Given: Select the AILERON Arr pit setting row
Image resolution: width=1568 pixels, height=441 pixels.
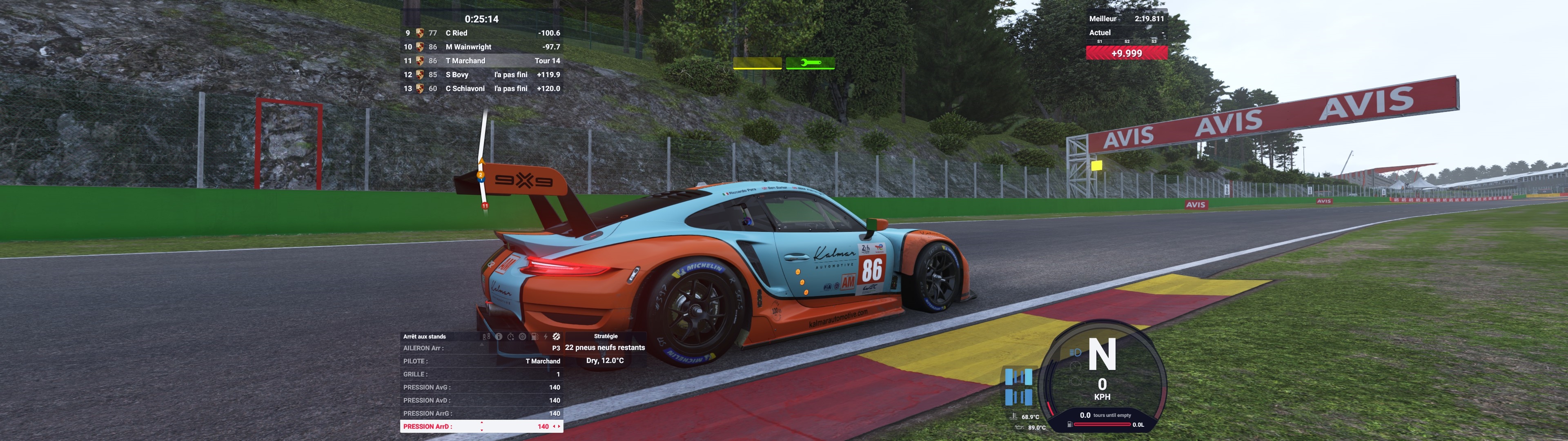Looking at the screenshot, I should click(481, 348).
